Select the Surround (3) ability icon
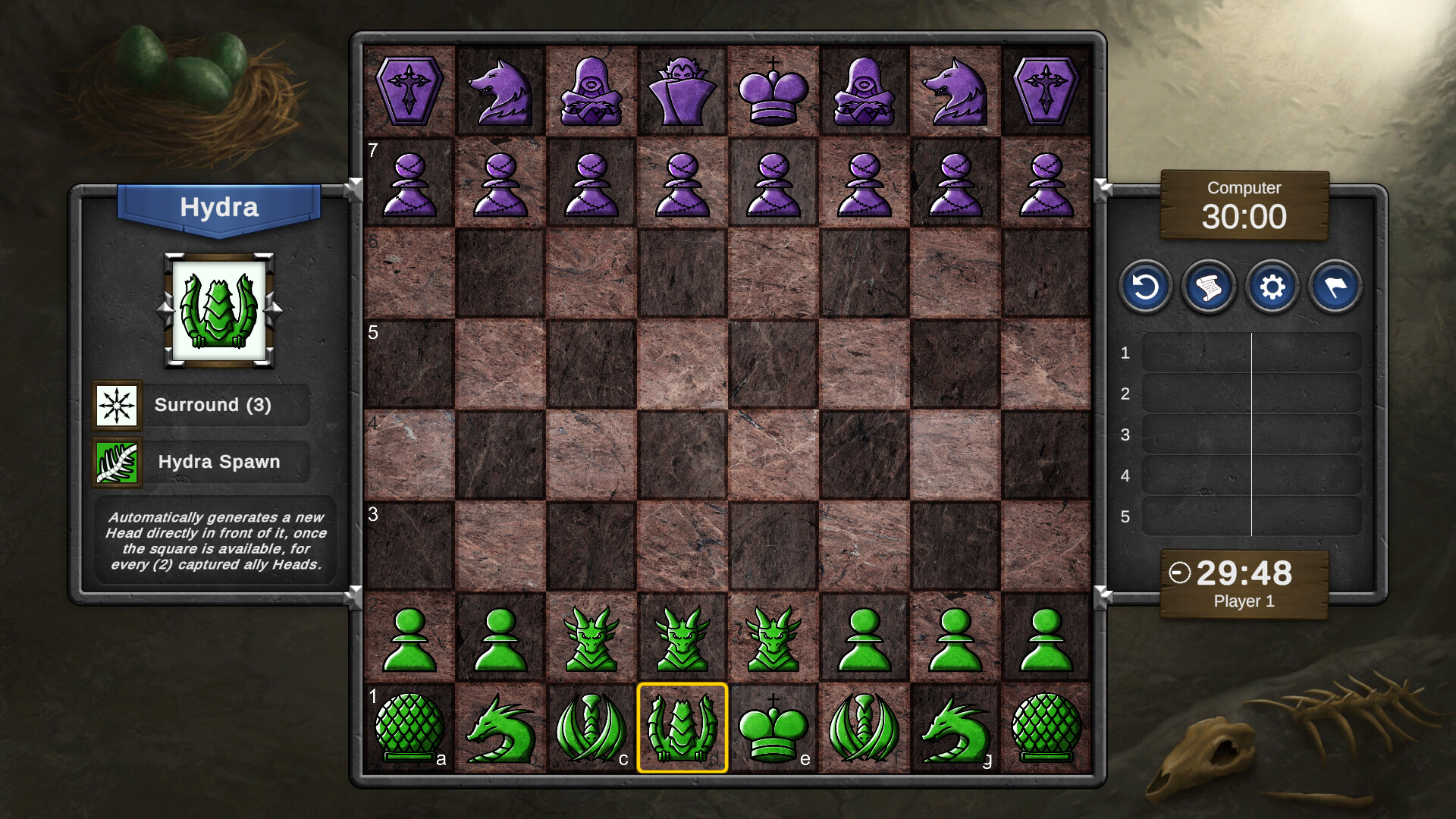This screenshot has width=1456, height=819. [x=118, y=405]
